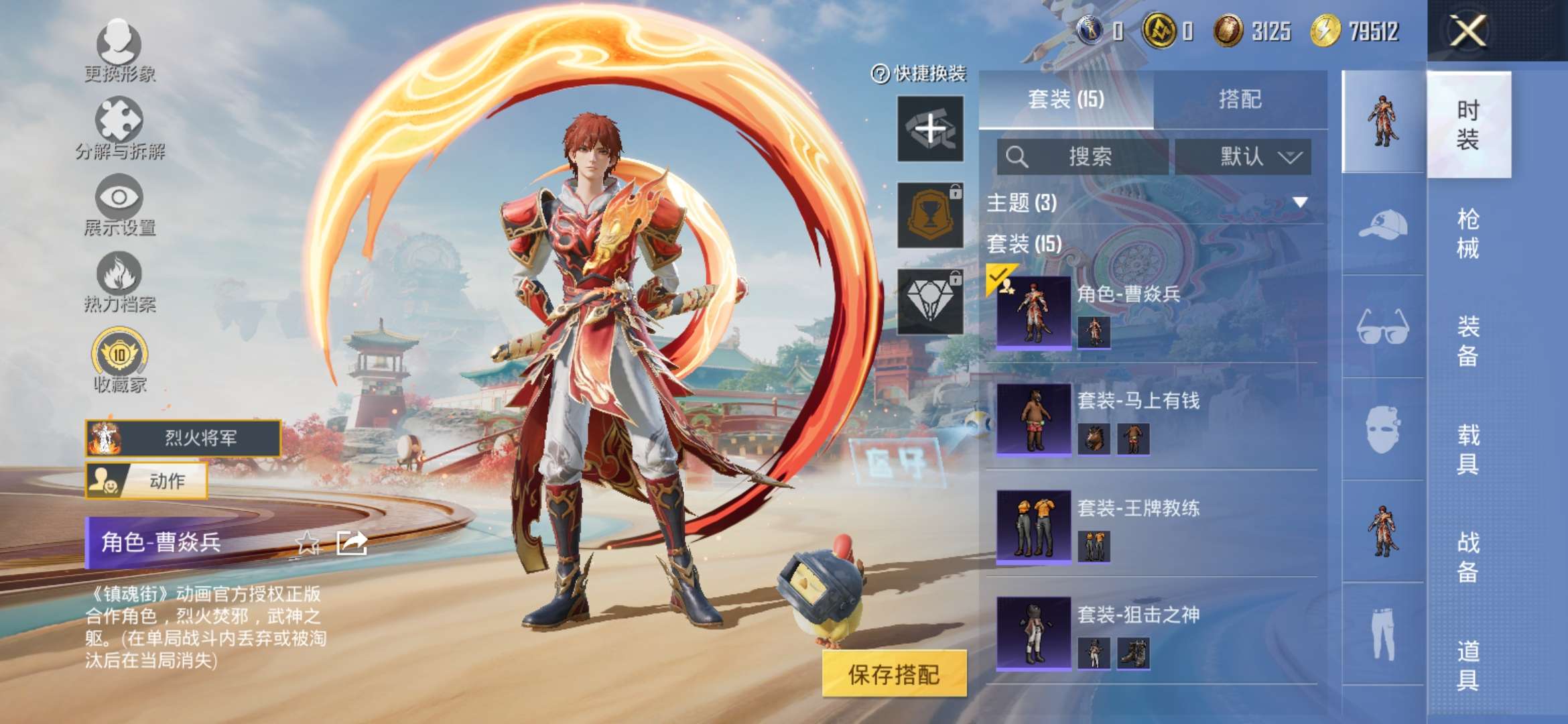View the 热力档案 profile
Viewport: 1568px width, 724px height.
coord(121,278)
